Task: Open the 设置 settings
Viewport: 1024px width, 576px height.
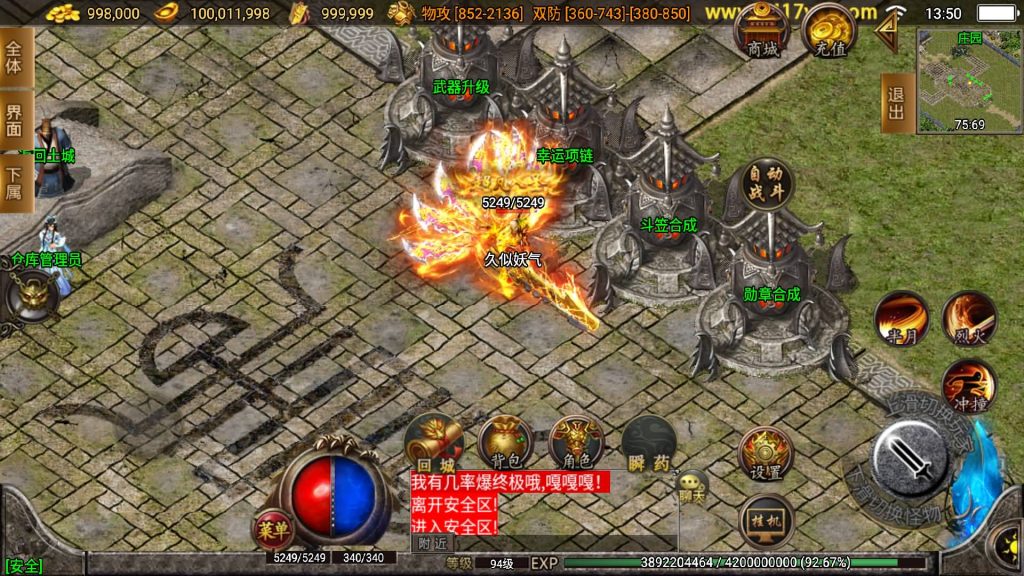Action: [766, 453]
